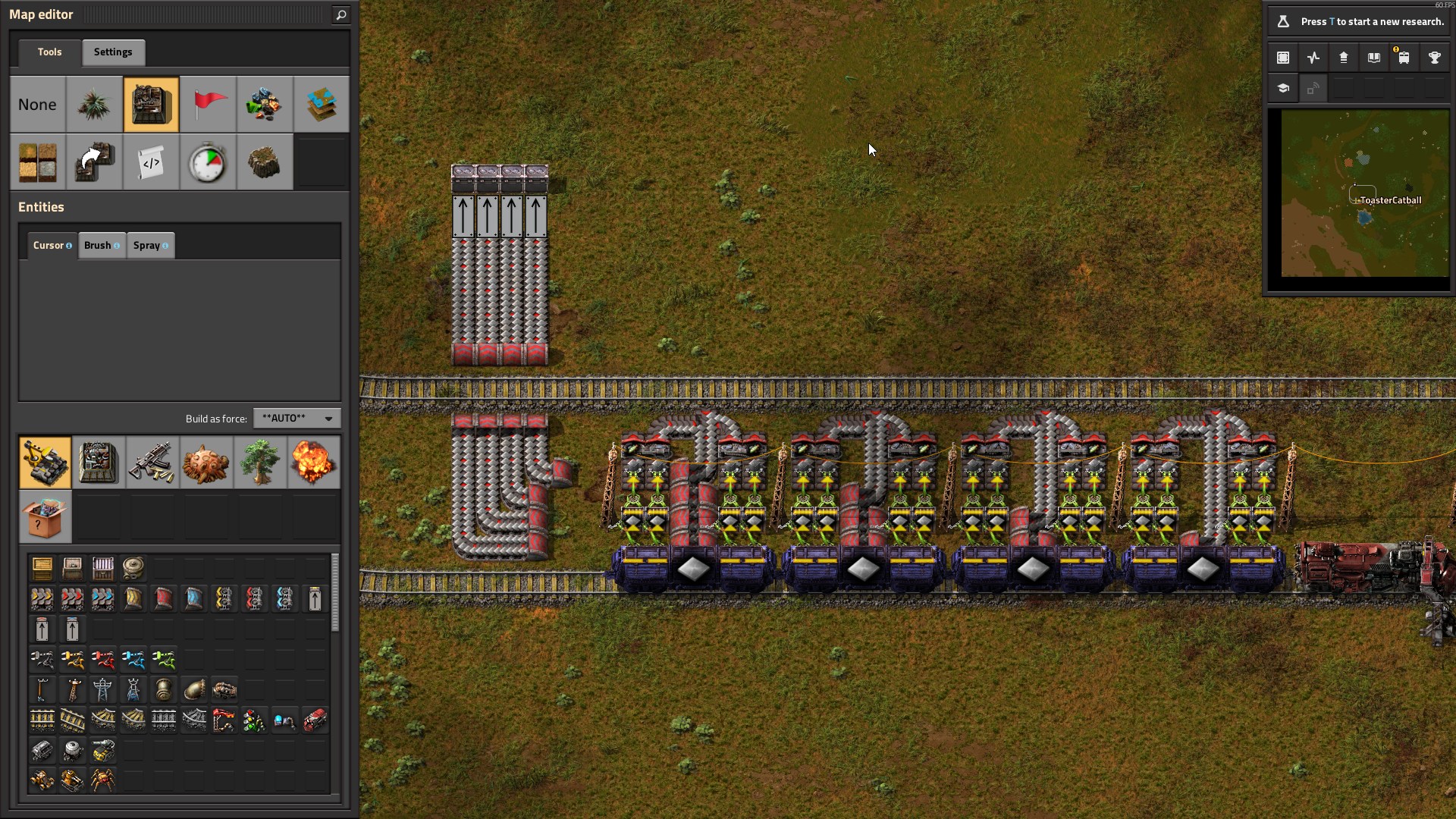1456x819 pixels.
Task: Open the trains overview button
Action: pos(1404,58)
